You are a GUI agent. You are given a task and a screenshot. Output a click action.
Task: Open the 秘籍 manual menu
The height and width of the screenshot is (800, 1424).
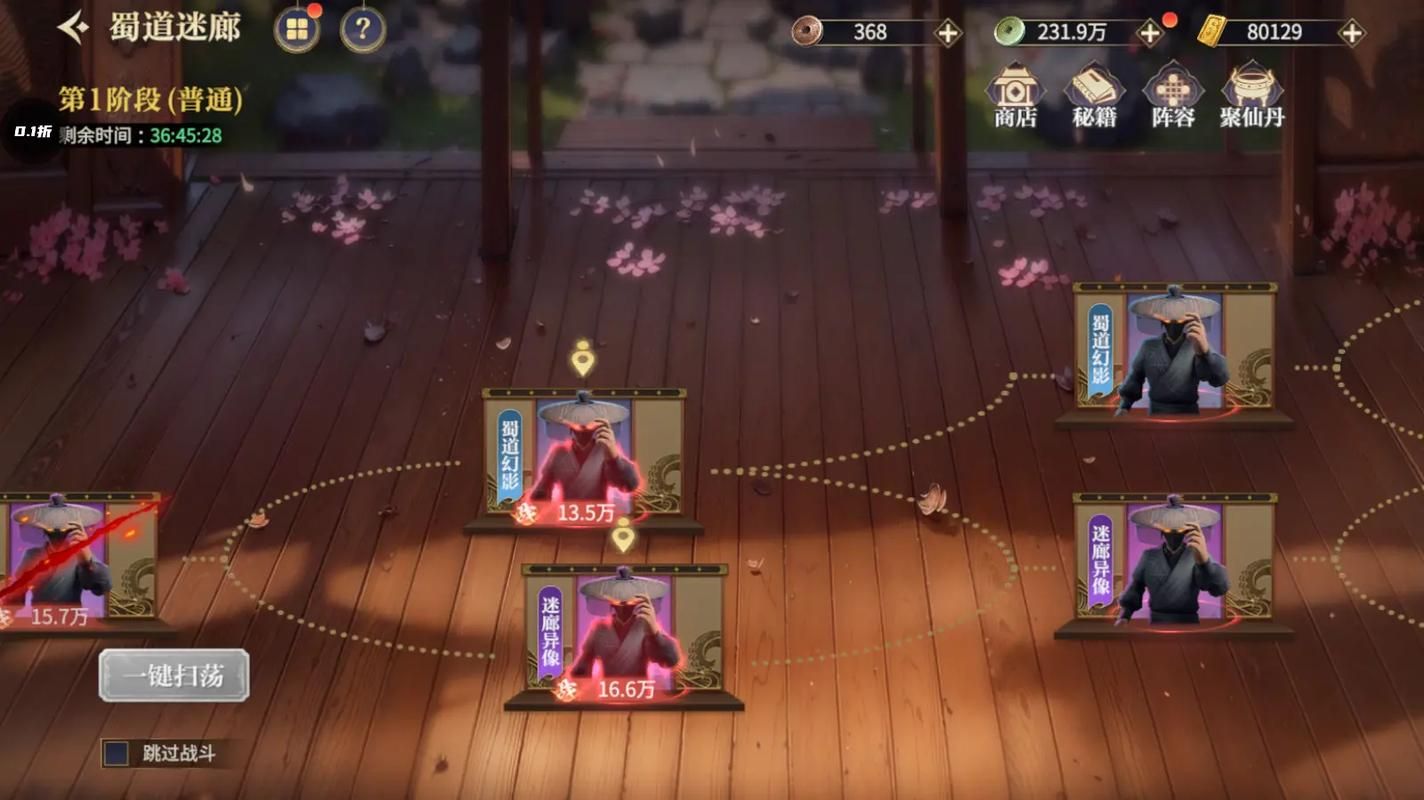1093,96
